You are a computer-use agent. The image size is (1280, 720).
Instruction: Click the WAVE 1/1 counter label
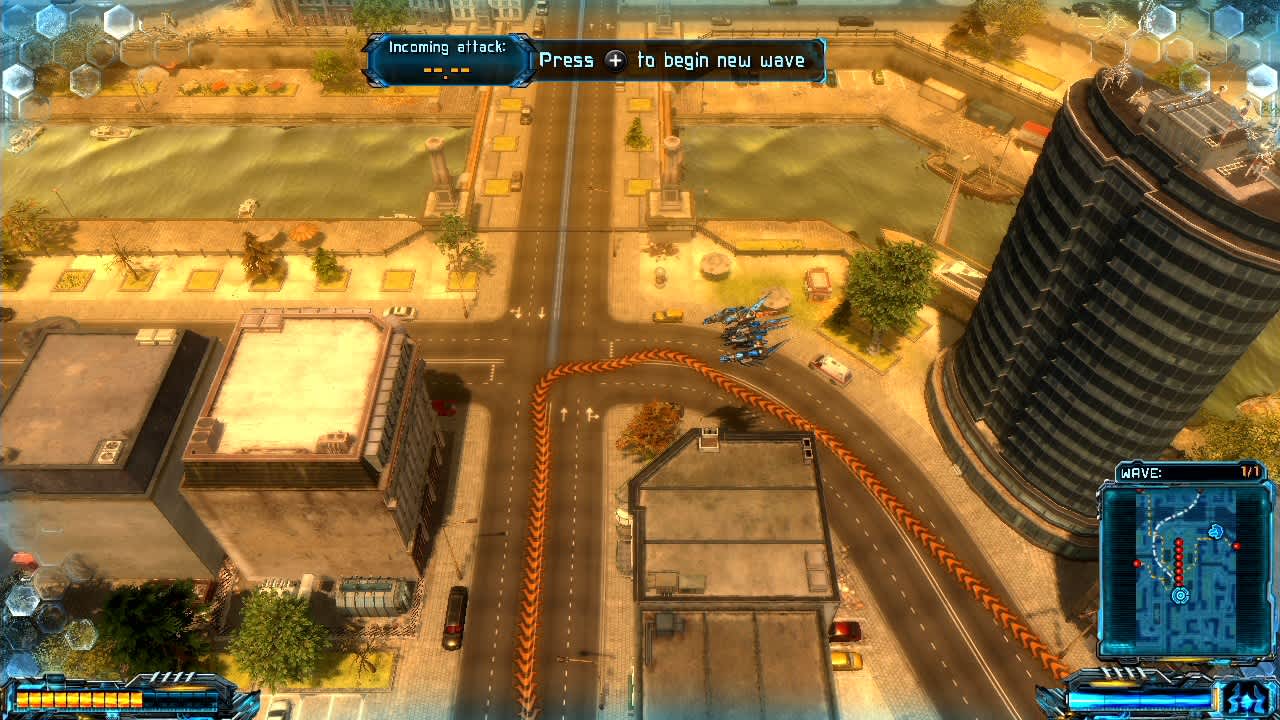[x=1248, y=471]
